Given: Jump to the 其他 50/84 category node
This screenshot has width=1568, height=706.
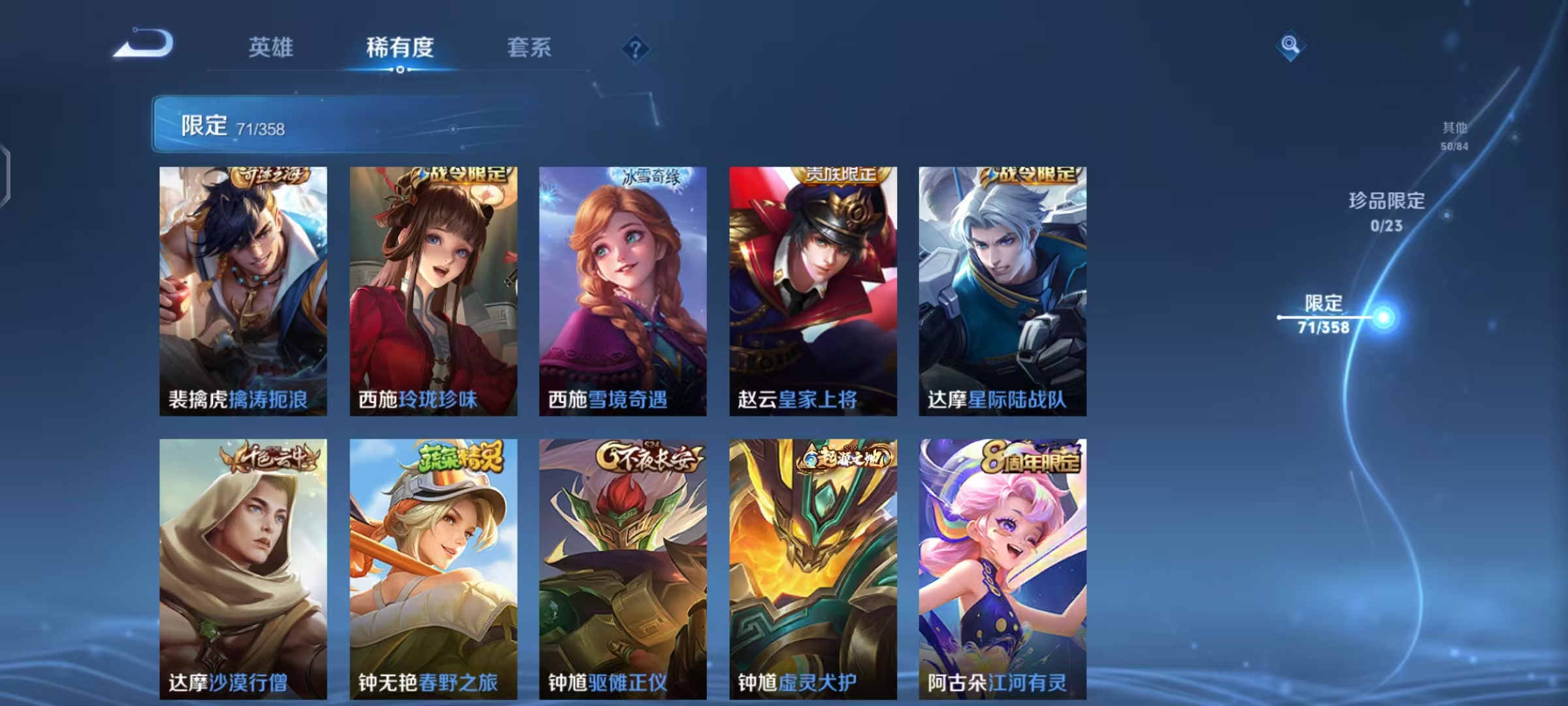Looking at the screenshot, I should click(x=1456, y=136).
